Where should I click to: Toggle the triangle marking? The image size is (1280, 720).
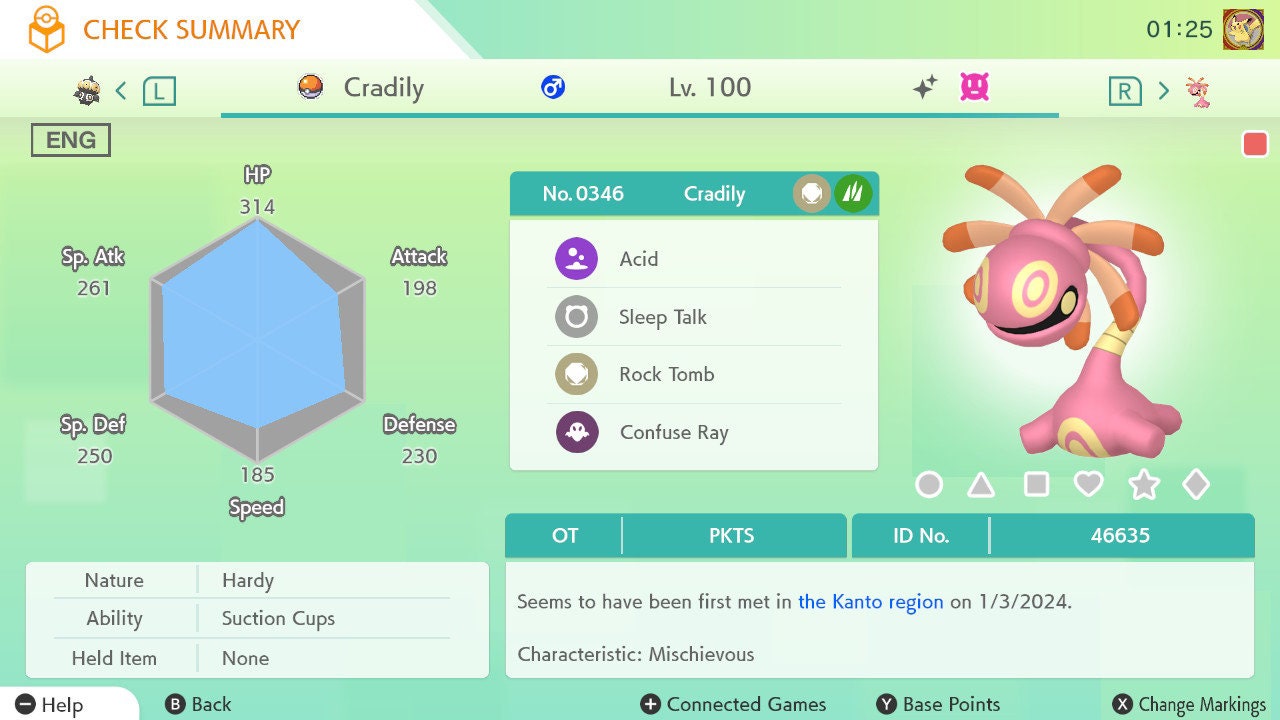click(981, 485)
